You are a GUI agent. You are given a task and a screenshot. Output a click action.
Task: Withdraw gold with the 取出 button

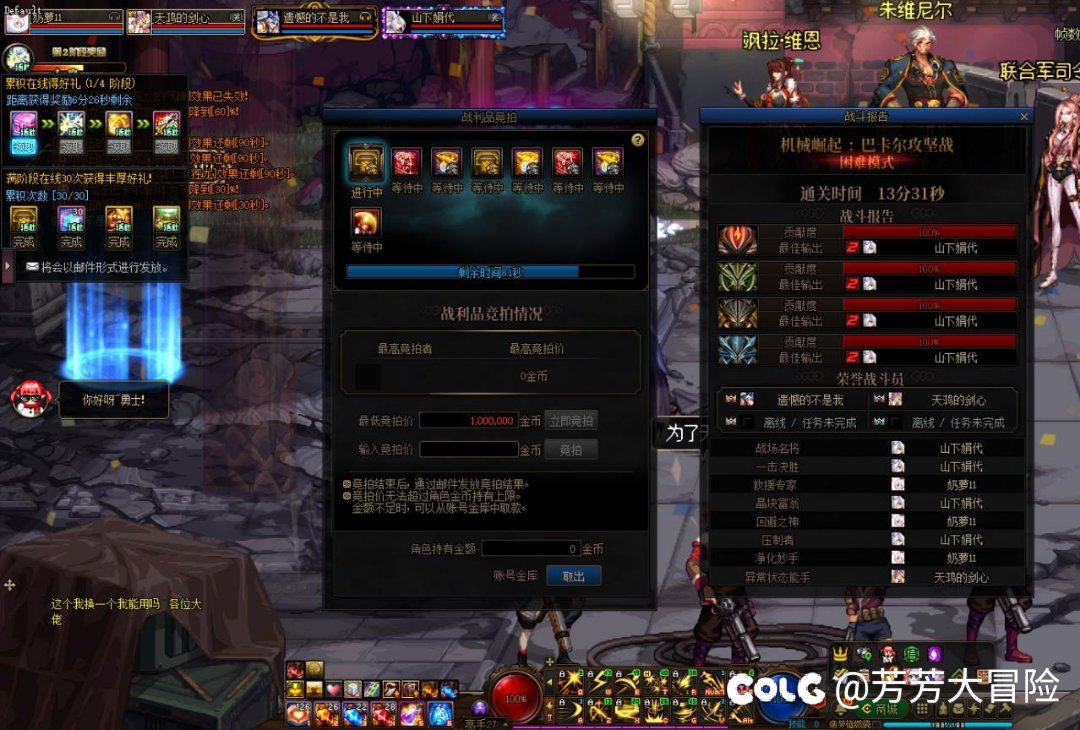(573, 576)
